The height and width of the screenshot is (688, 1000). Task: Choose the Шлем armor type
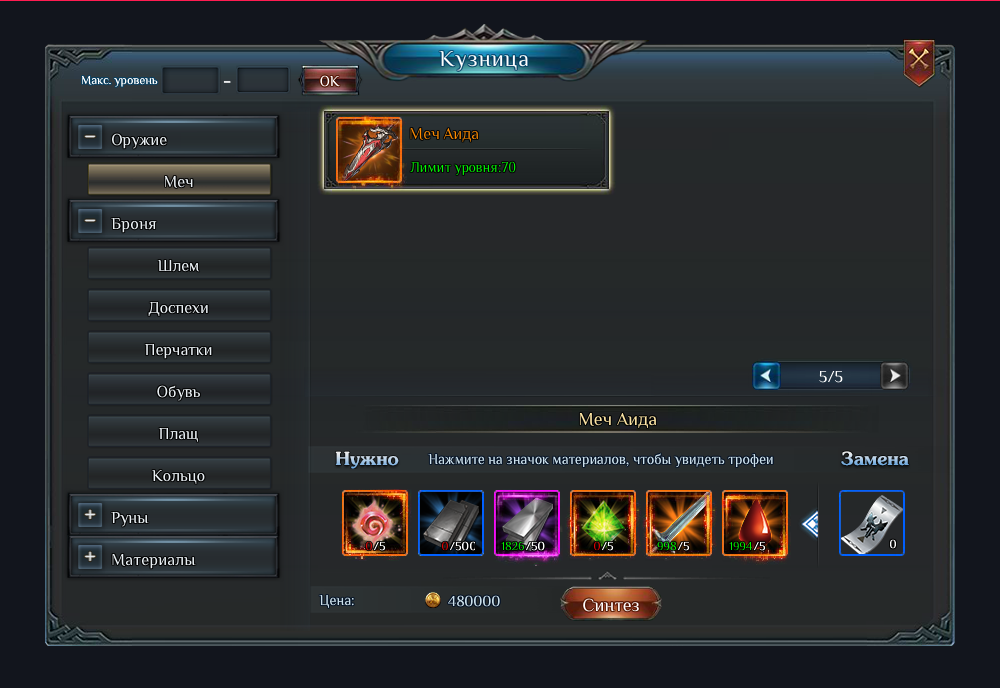point(179,265)
